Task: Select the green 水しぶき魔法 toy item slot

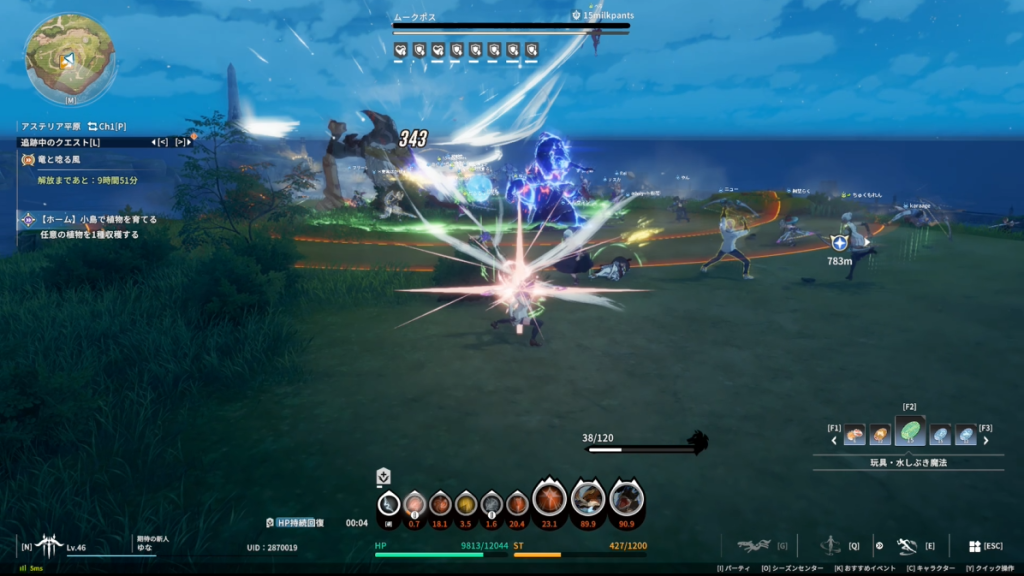Action: click(910, 432)
